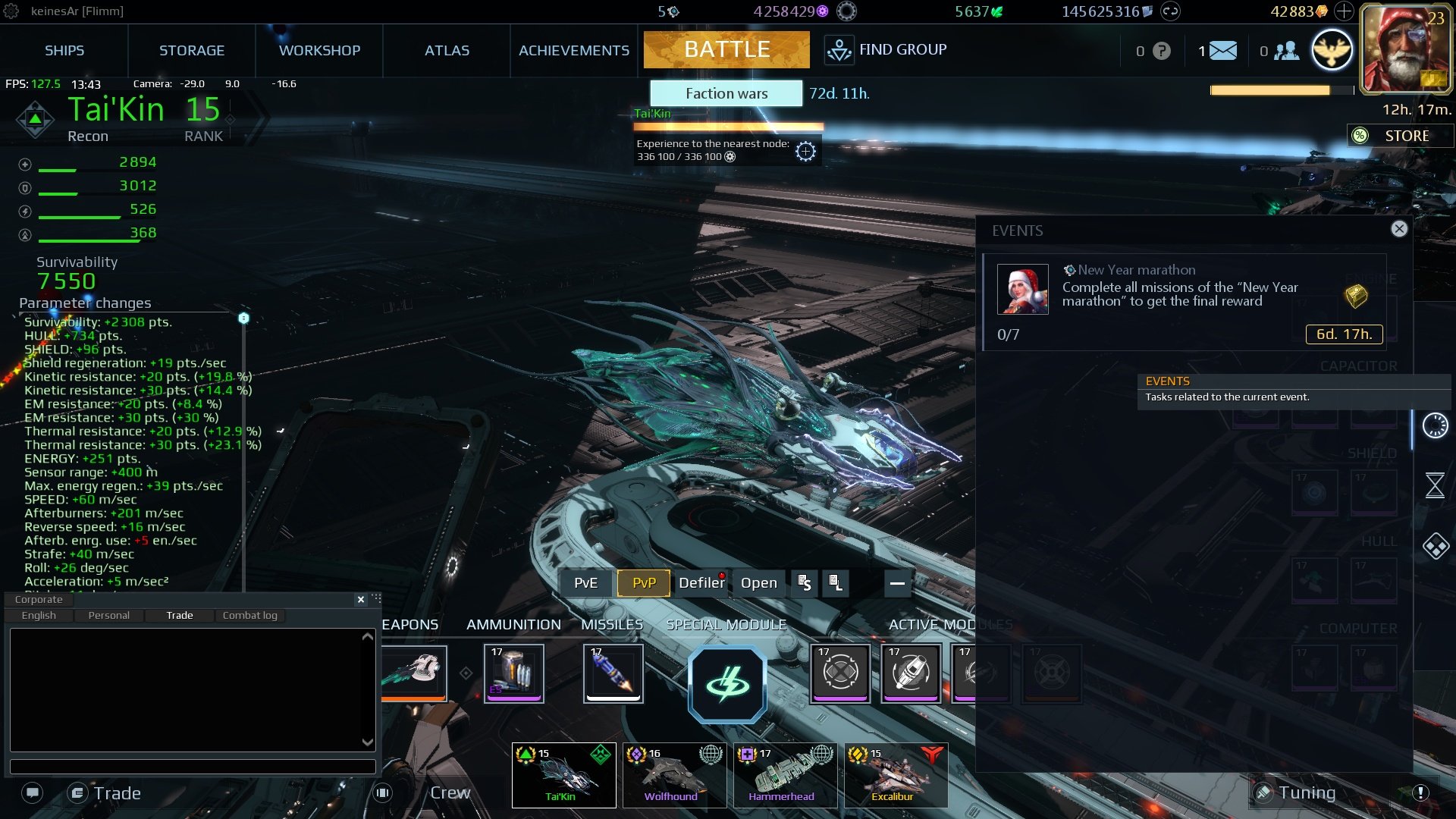1456x819 pixels.
Task: Enable PvE battle mode
Action: (585, 583)
